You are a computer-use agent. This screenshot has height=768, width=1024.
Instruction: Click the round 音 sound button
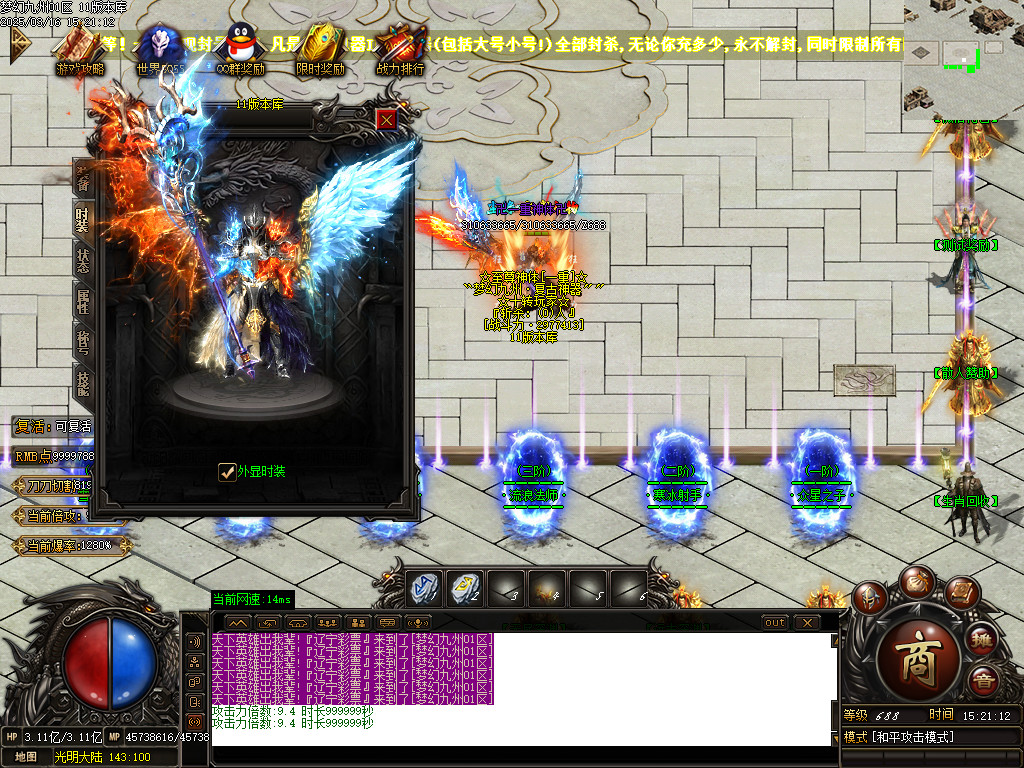[983, 683]
